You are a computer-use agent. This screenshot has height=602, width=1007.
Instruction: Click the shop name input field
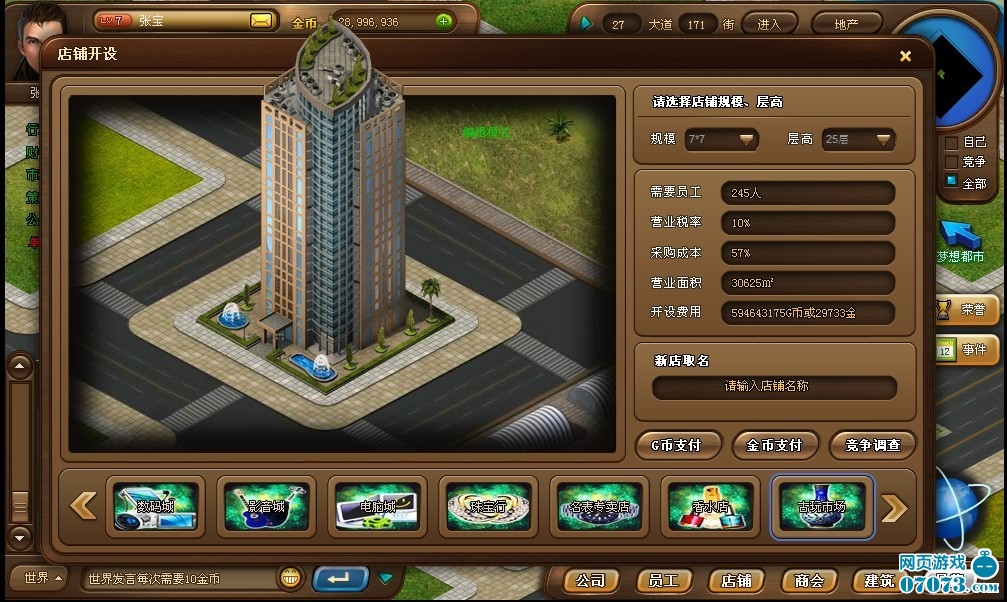click(774, 387)
